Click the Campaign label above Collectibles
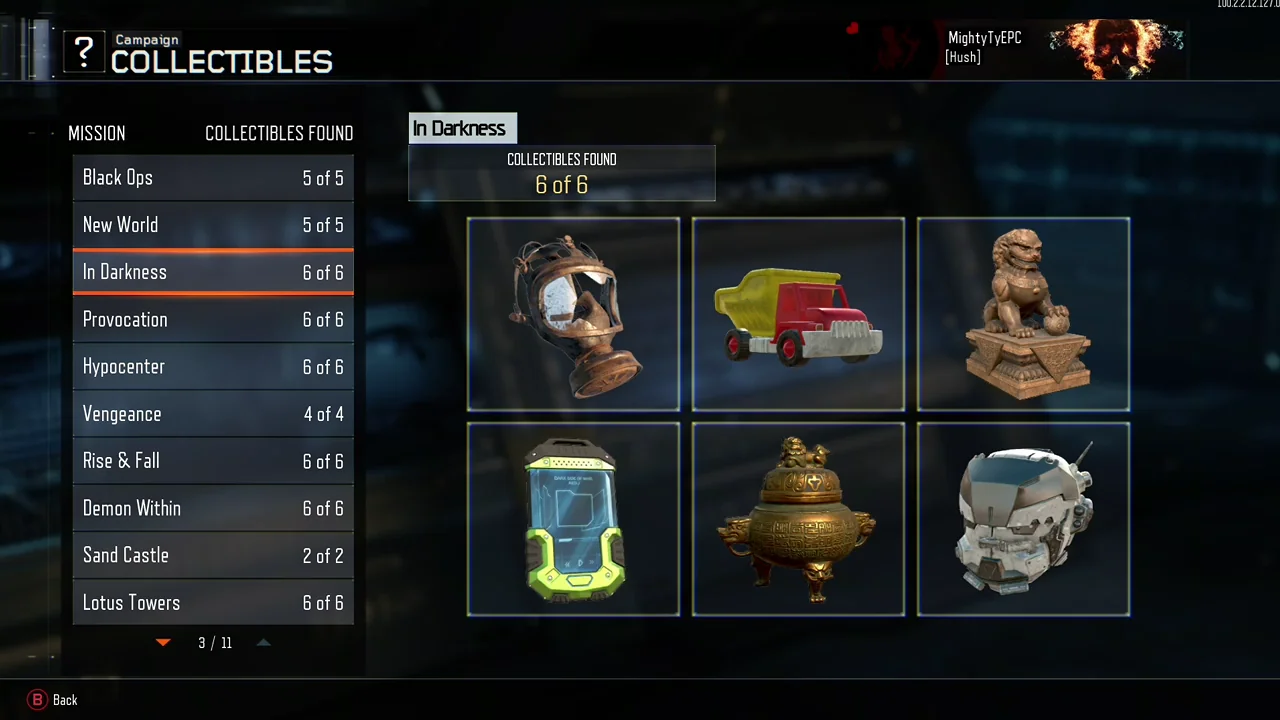The width and height of the screenshot is (1280, 720). pos(147,40)
